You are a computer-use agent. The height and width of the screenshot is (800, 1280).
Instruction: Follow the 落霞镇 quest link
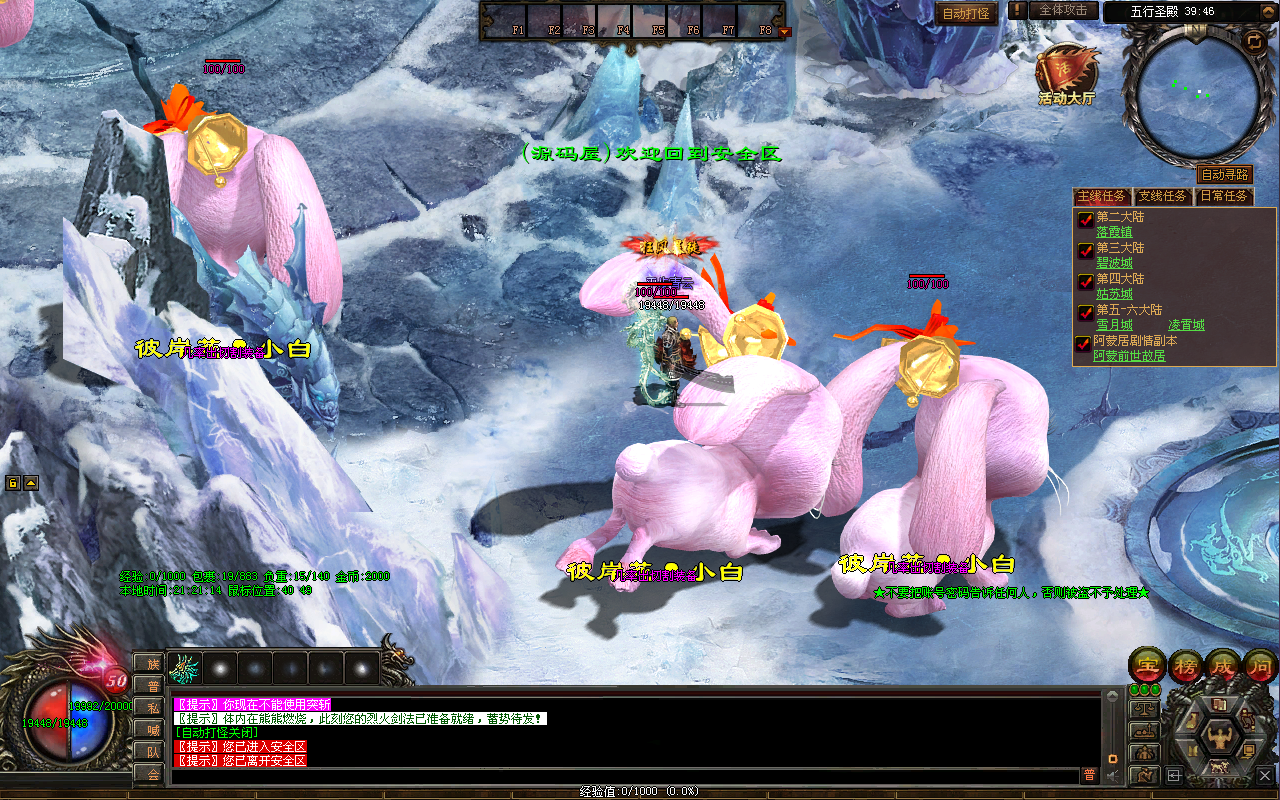pyautogui.click(x=1115, y=232)
